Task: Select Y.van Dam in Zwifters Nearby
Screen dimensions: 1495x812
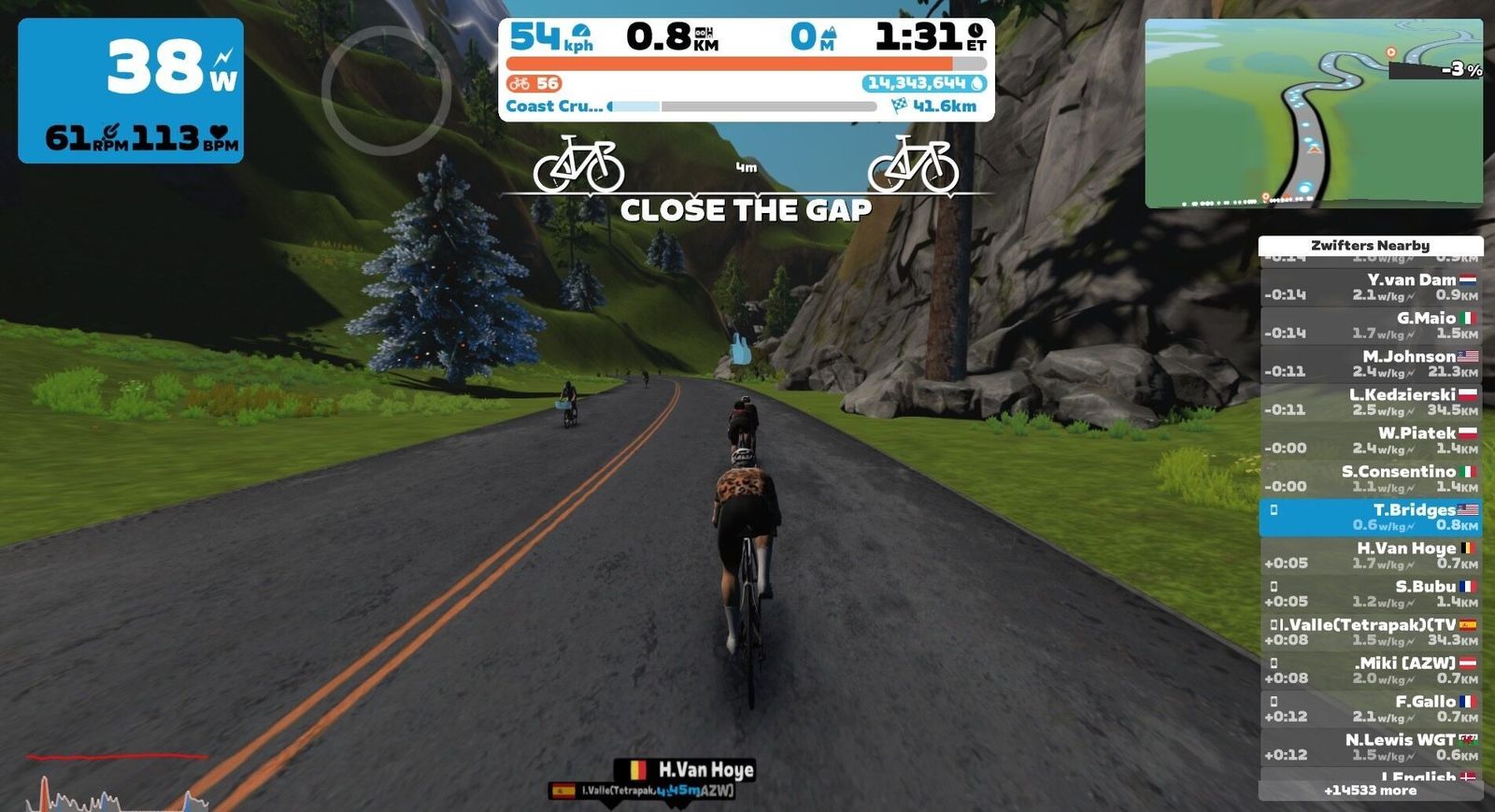Action: coord(1370,287)
